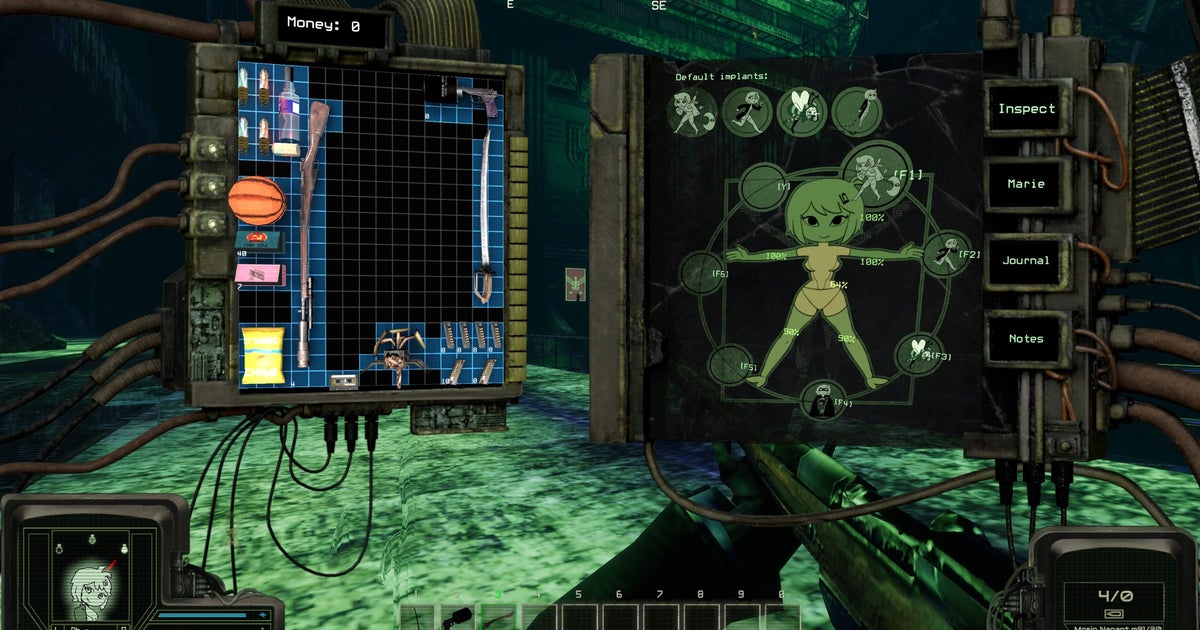This screenshot has width=1200, height=630.
Task: Select the Marie button
Action: [x=1026, y=185]
